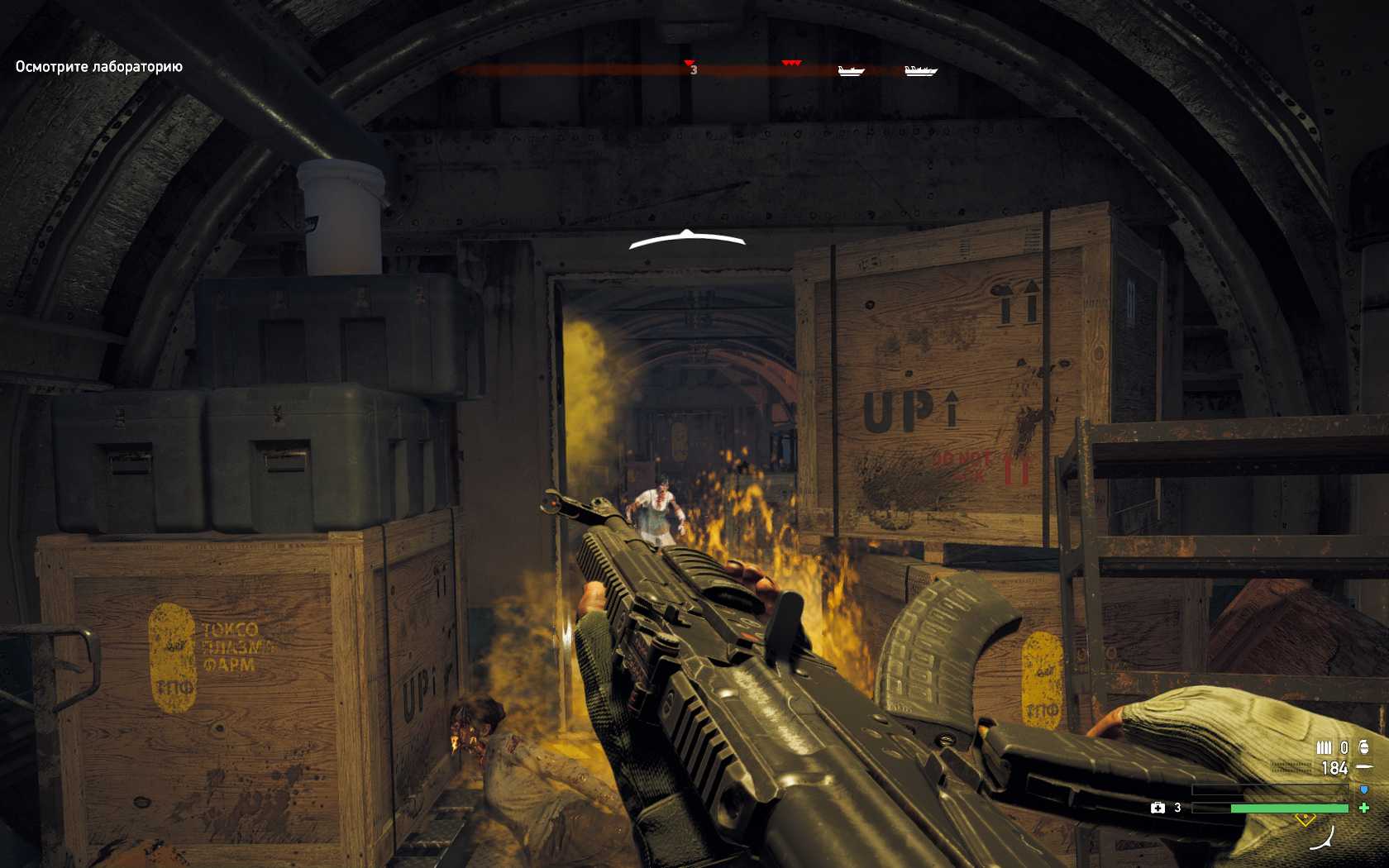
Task: Click the bullets ammo-type icon
Action: 1325,748
